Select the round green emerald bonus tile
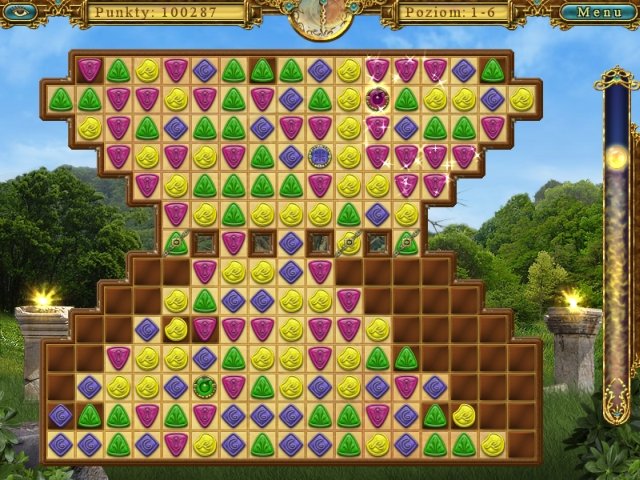640x480 pixels. click(204, 386)
